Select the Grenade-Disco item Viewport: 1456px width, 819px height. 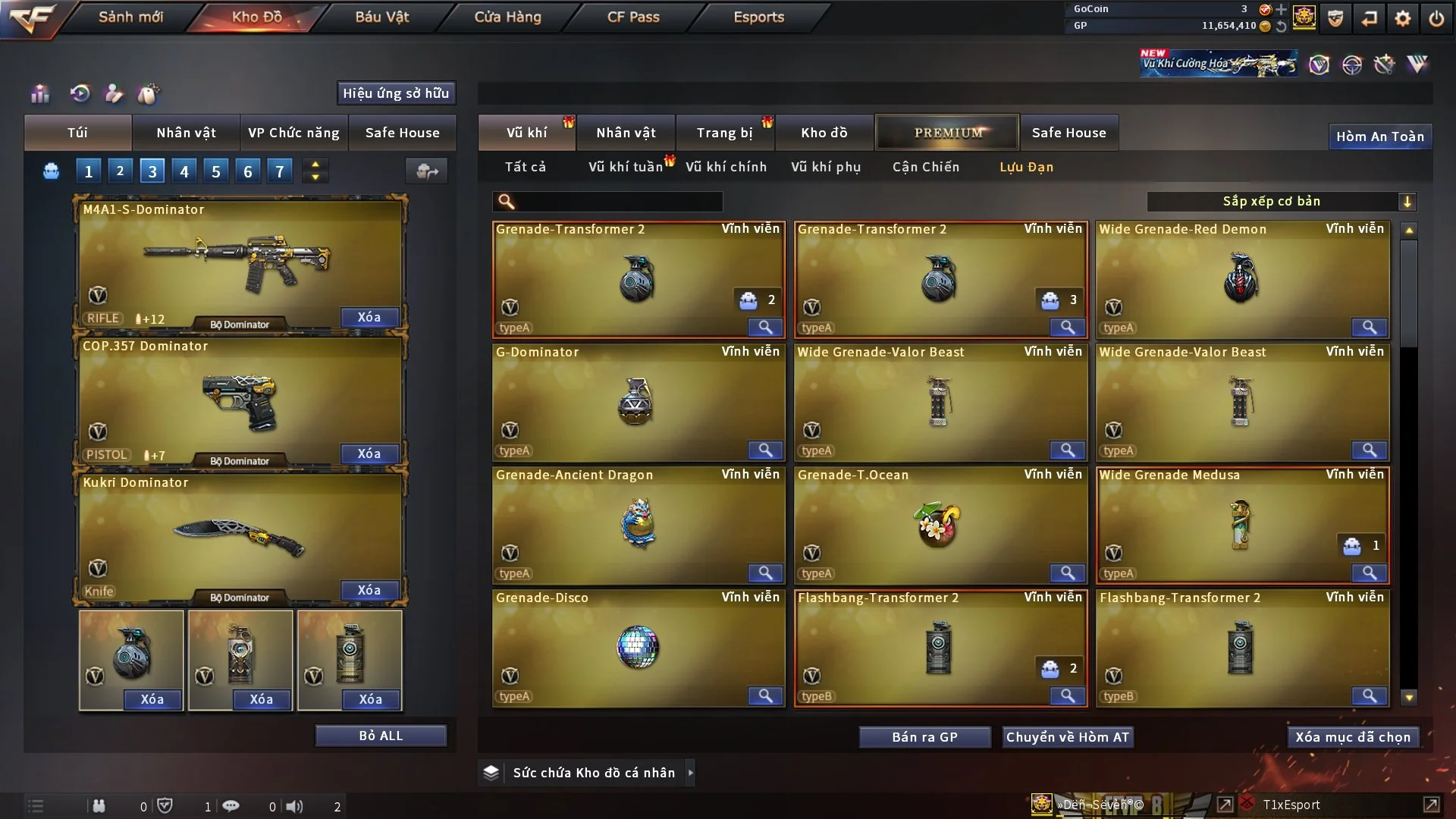coord(638,648)
